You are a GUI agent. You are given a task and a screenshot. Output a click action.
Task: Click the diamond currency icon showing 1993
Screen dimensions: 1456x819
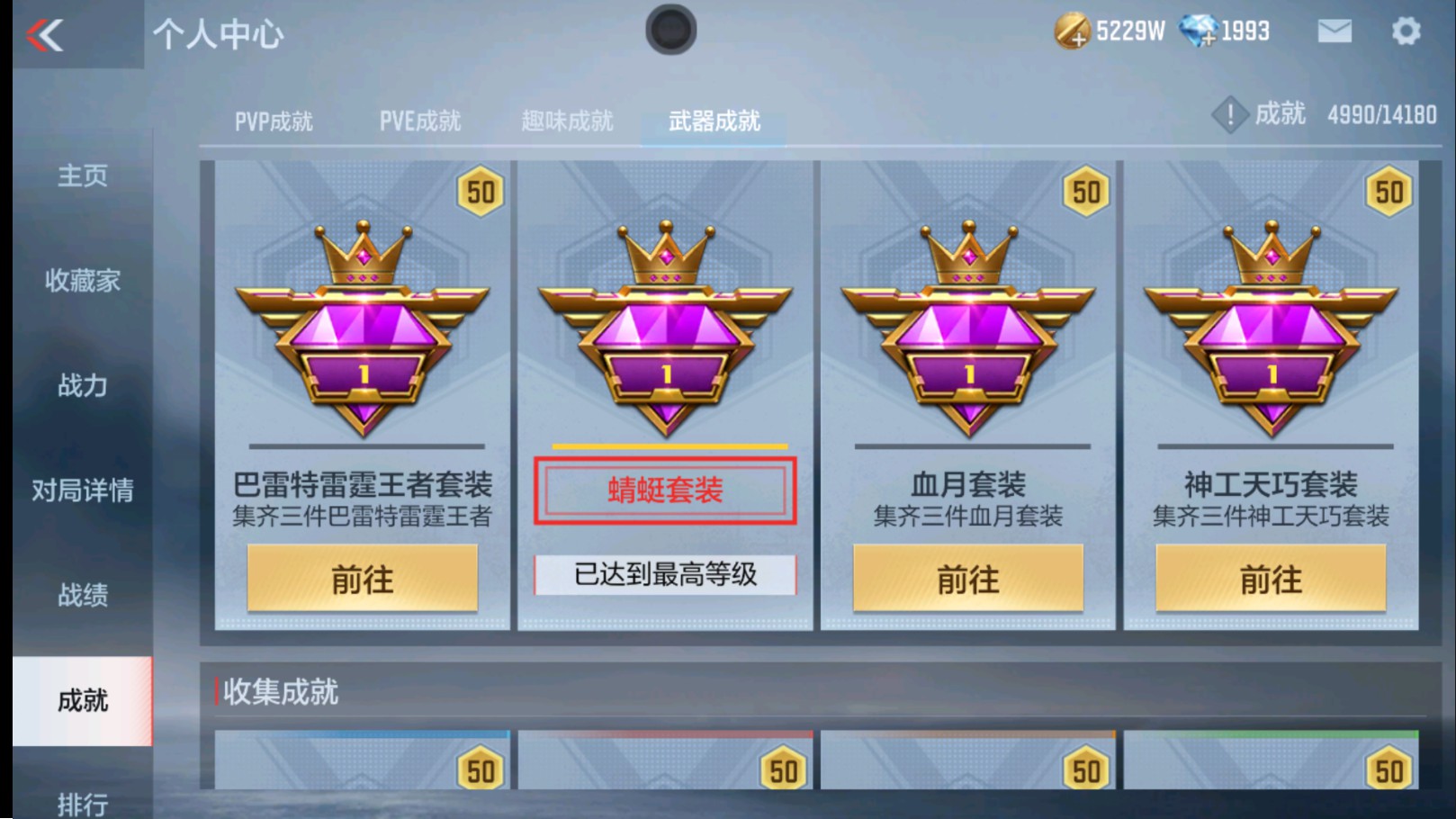(x=1200, y=30)
